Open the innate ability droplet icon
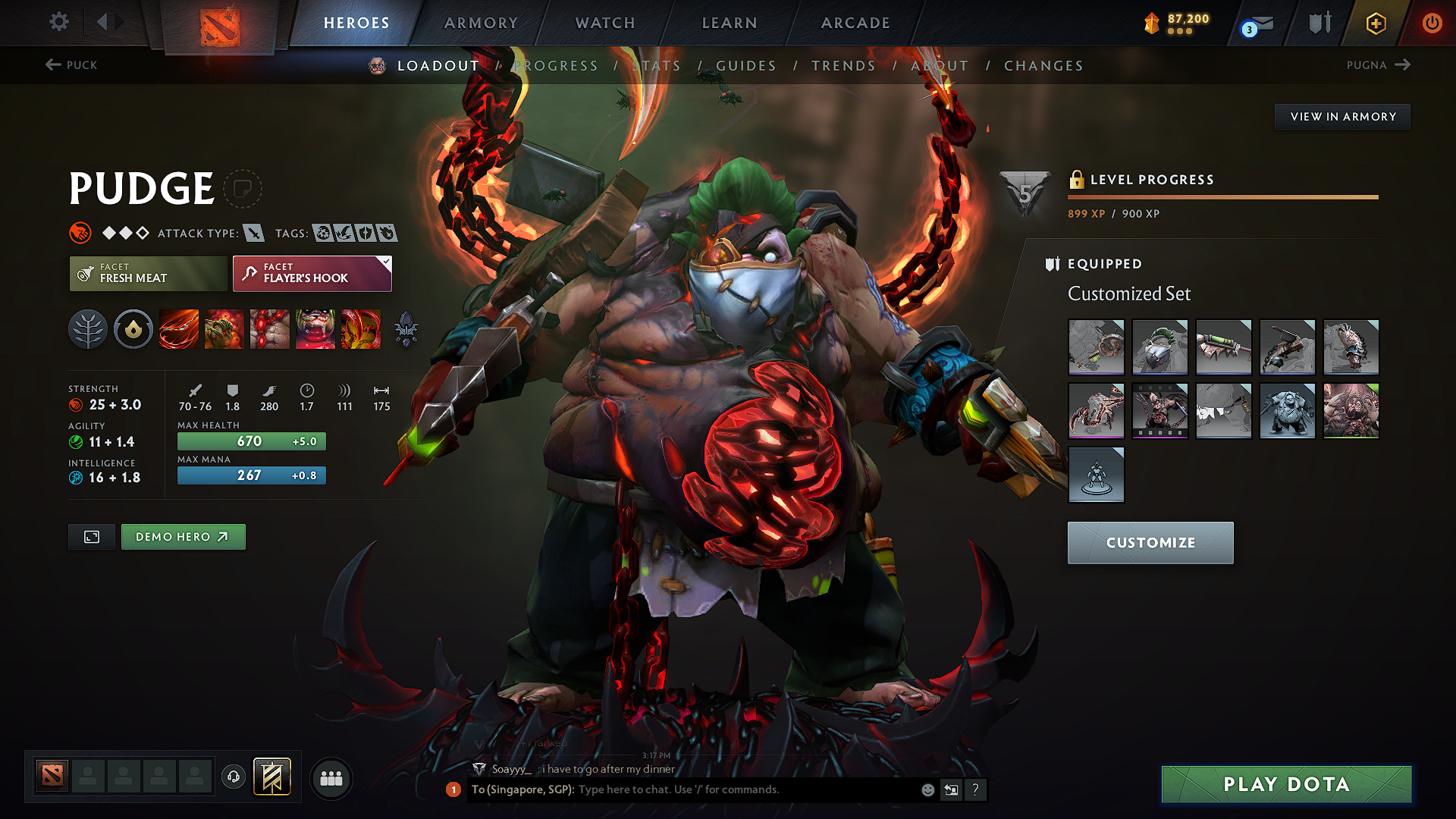This screenshot has width=1456, height=819. [x=133, y=329]
